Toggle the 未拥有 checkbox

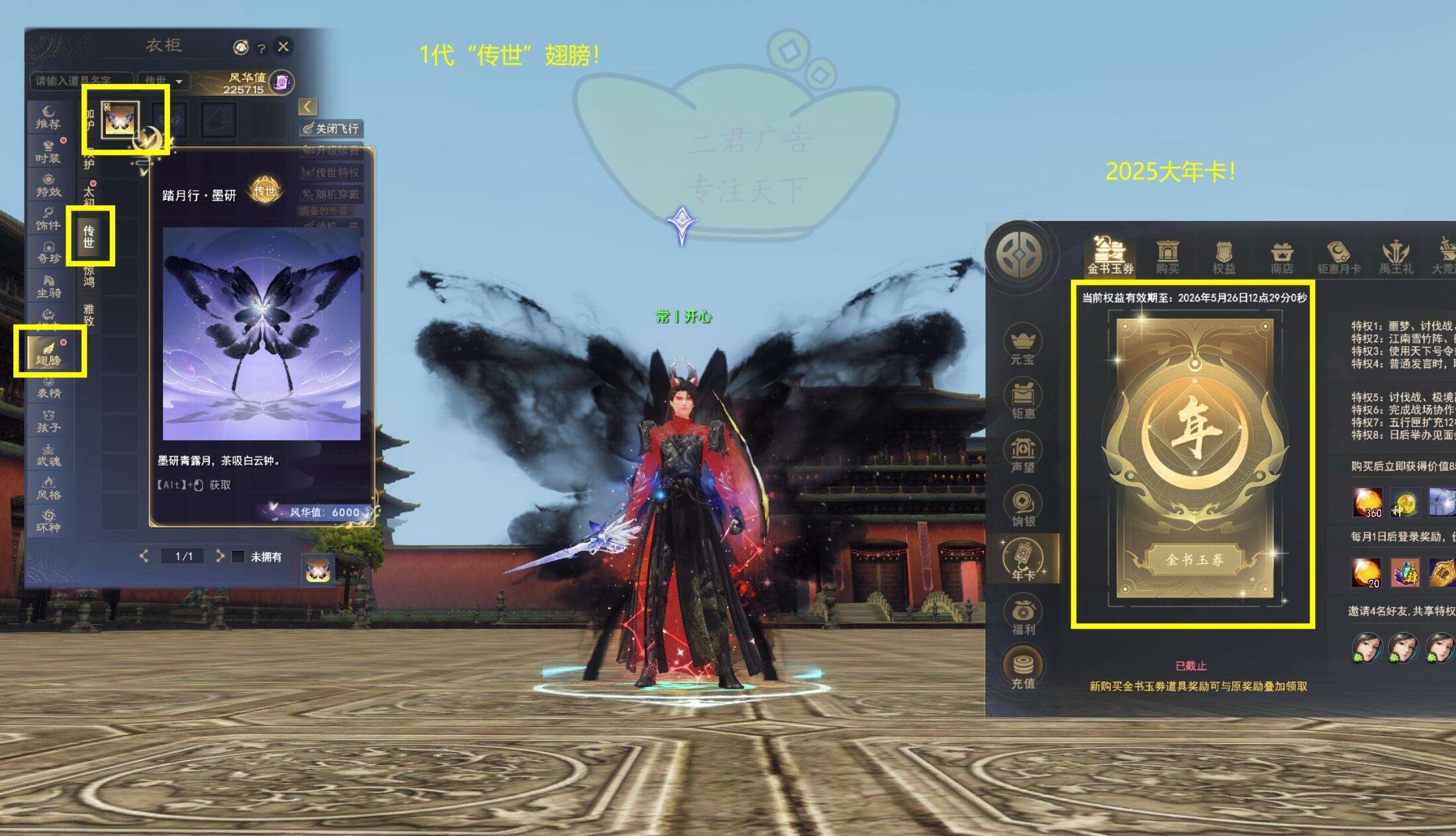pos(238,557)
